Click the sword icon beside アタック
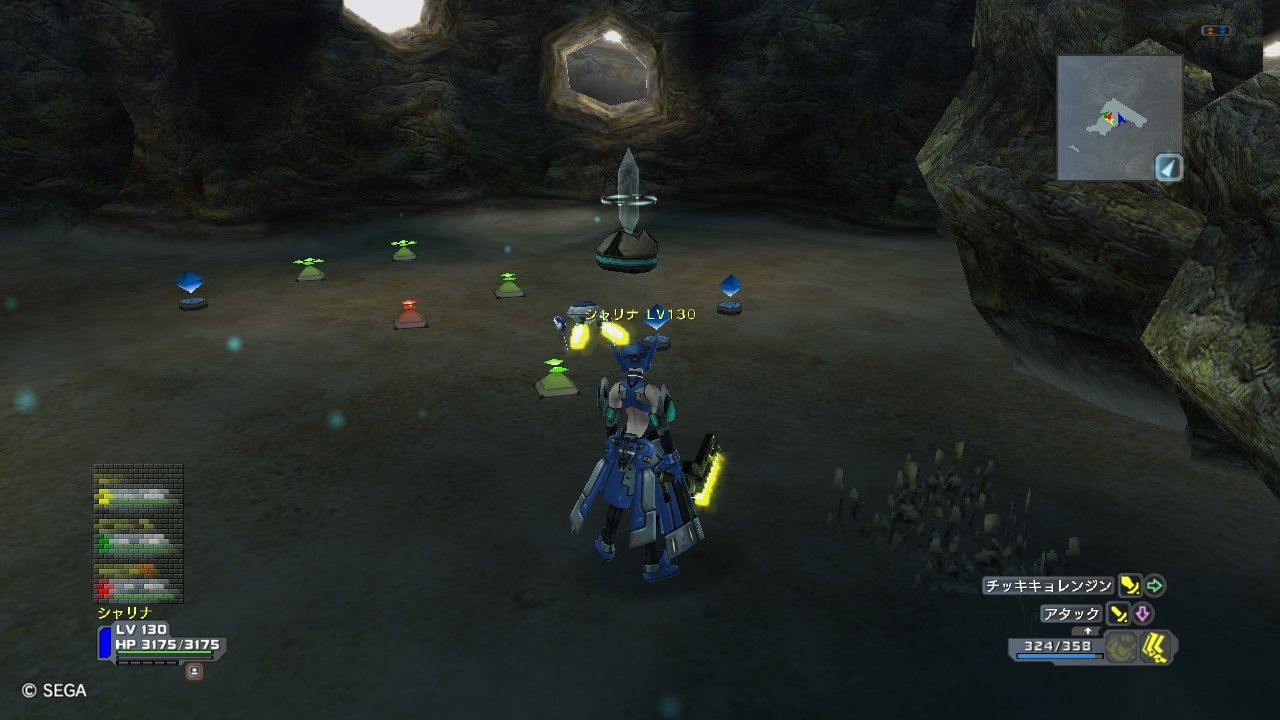Viewport: 1280px width, 720px height. point(1118,614)
